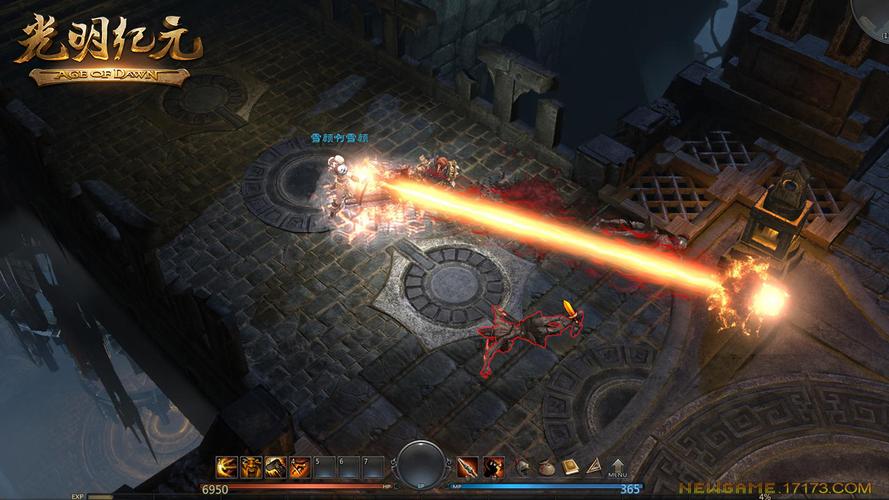
Task: Activate the spear attack skill
Action: 468,466
